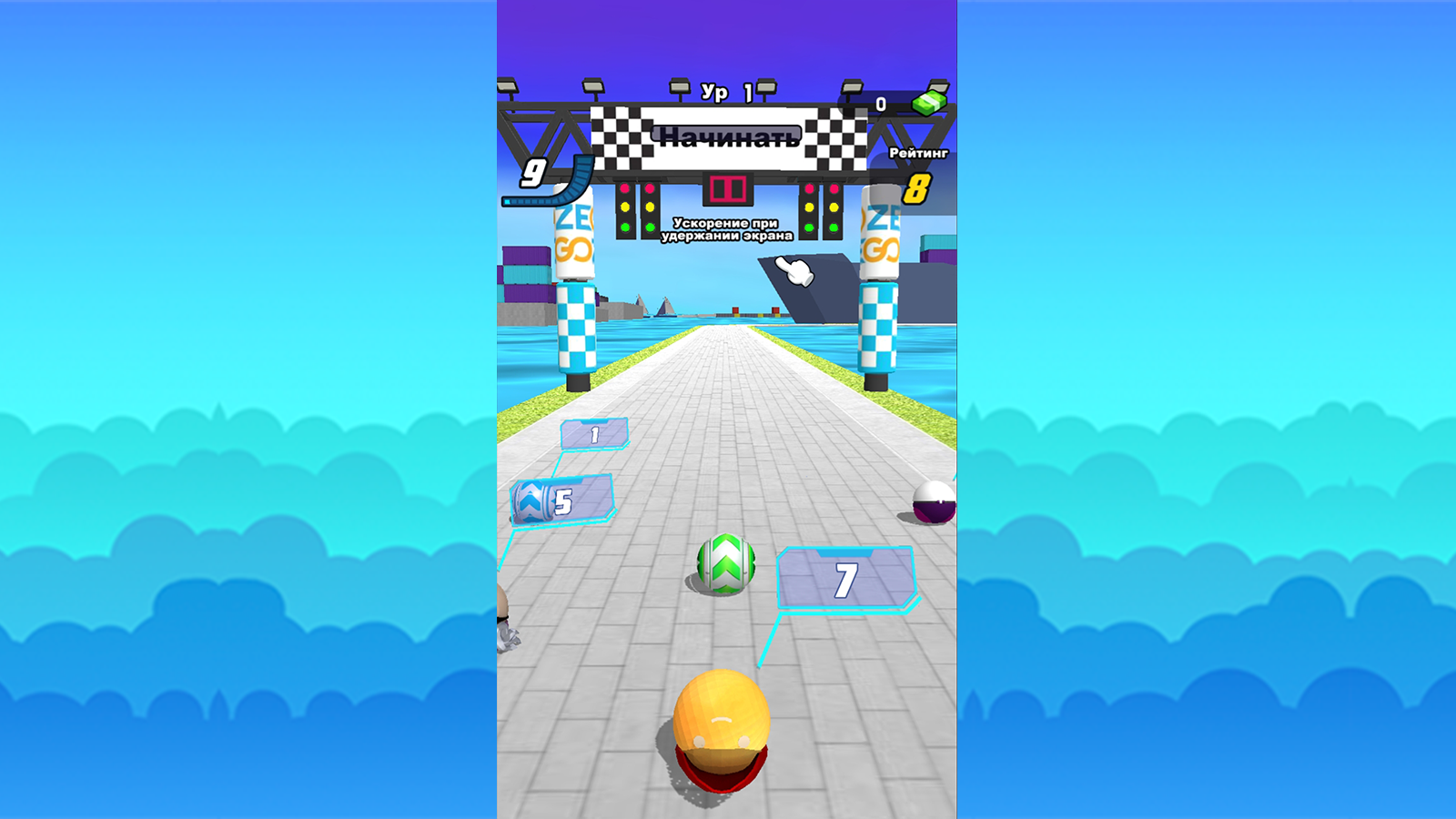Select the green arrow boost ball
Viewport: 1456px width, 819px height.
(x=726, y=564)
